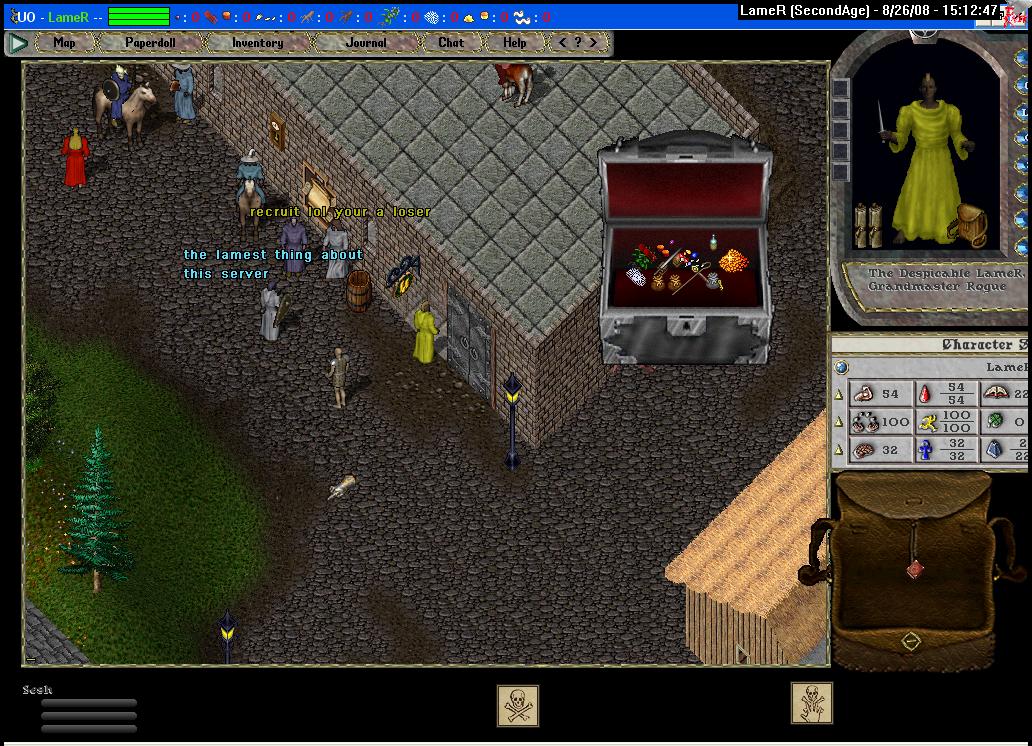This screenshot has height=746, width=1032.
Task: Select the red item inside the backpack
Action: 912,569
